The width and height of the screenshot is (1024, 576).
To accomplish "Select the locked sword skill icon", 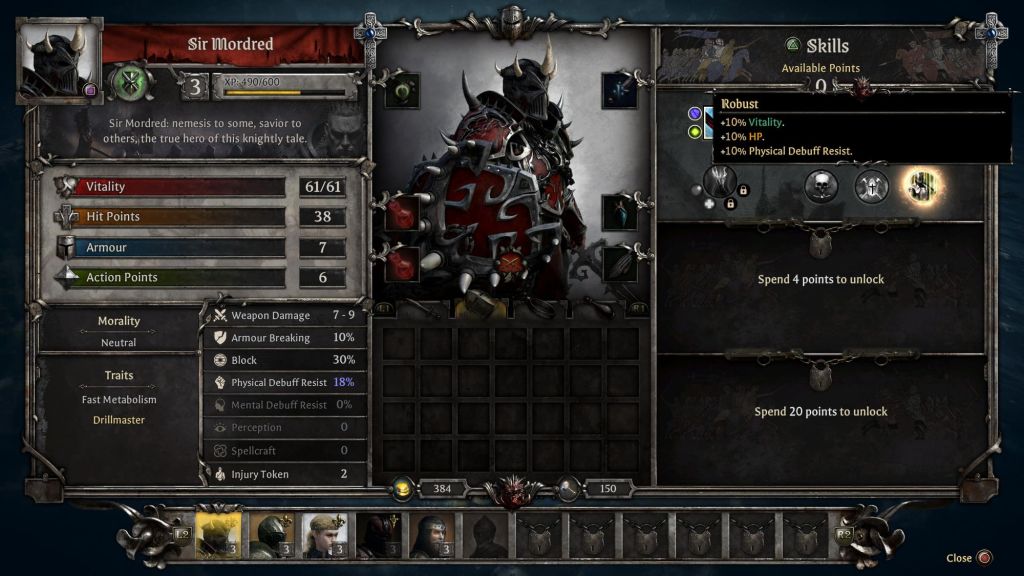I will coord(720,183).
